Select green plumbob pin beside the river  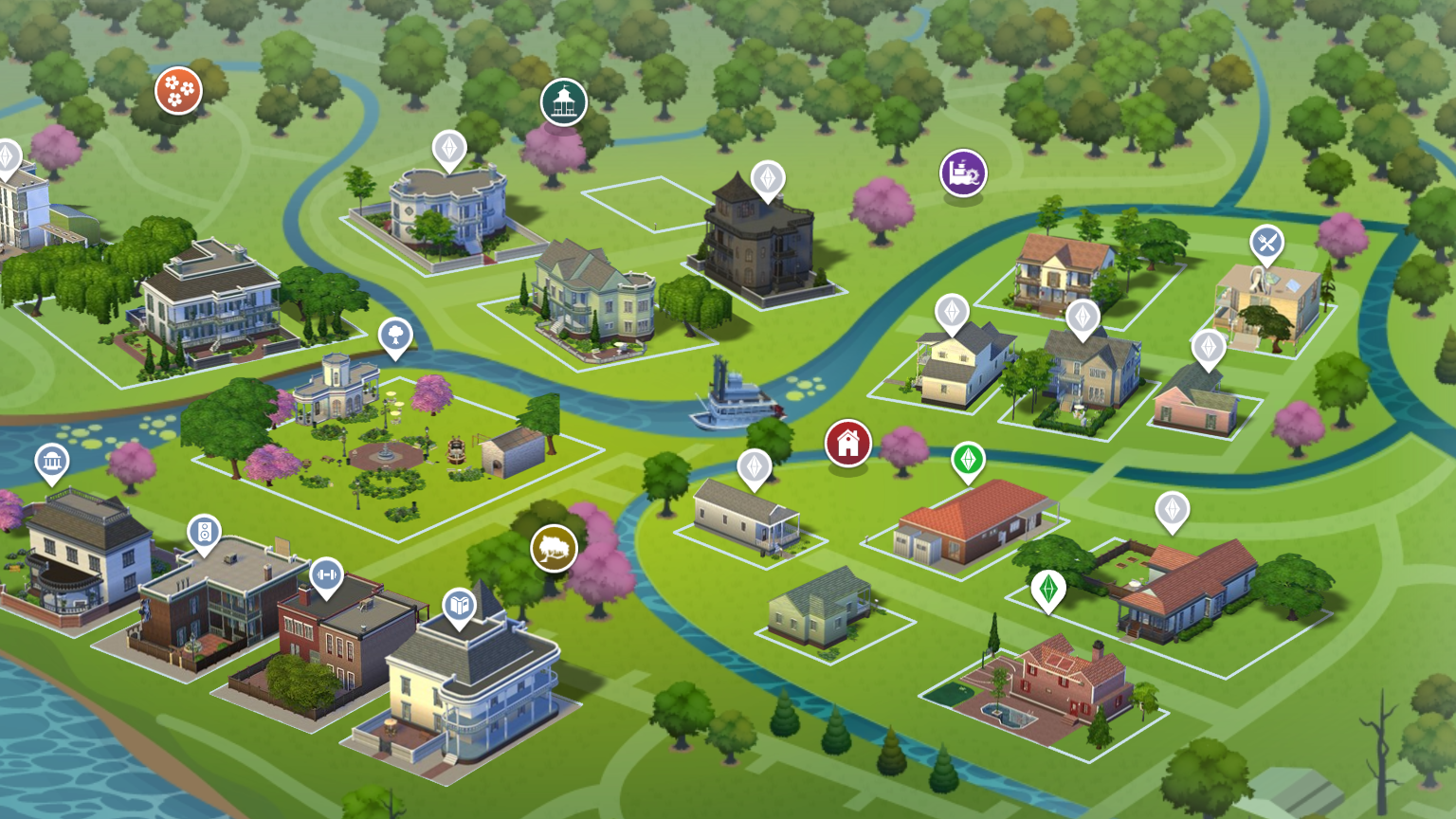click(968, 460)
